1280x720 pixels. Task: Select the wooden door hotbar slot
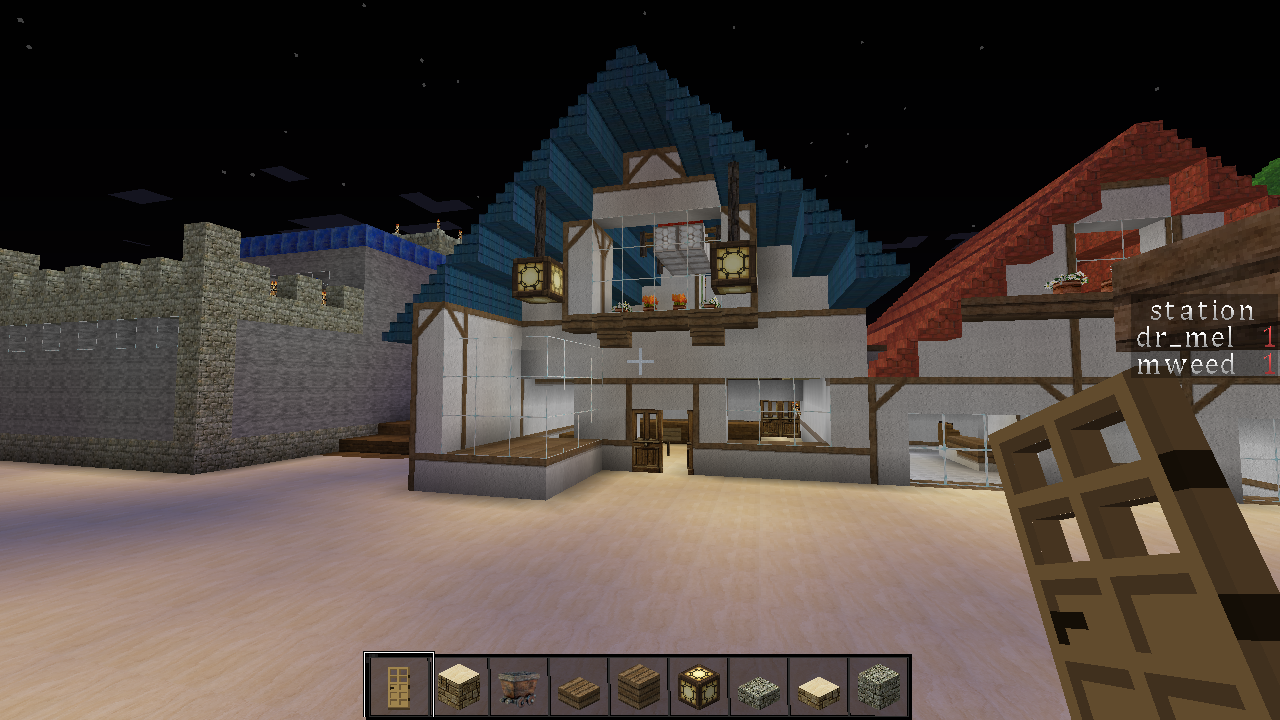point(399,686)
